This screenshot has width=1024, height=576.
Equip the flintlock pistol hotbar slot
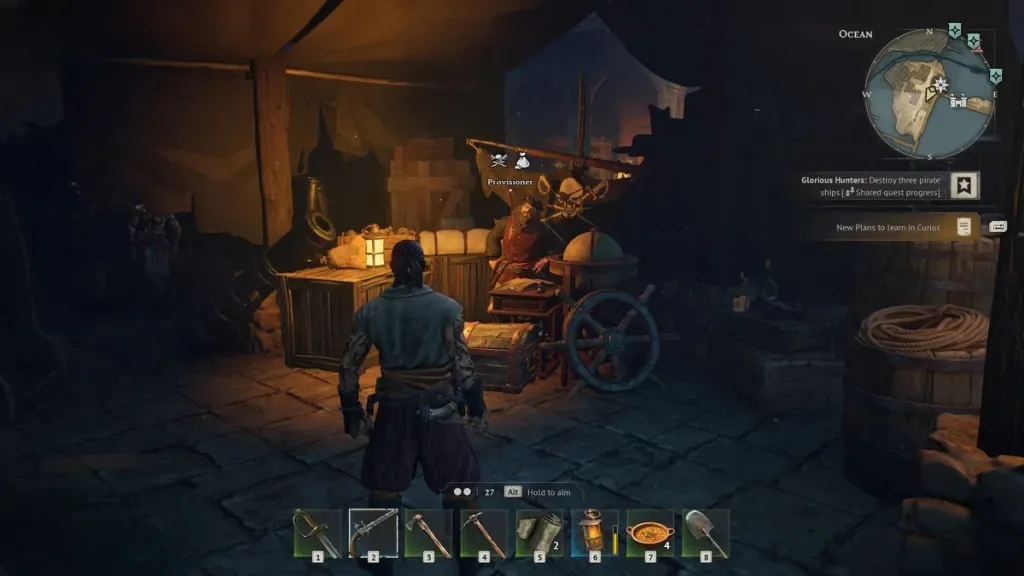pos(373,532)
